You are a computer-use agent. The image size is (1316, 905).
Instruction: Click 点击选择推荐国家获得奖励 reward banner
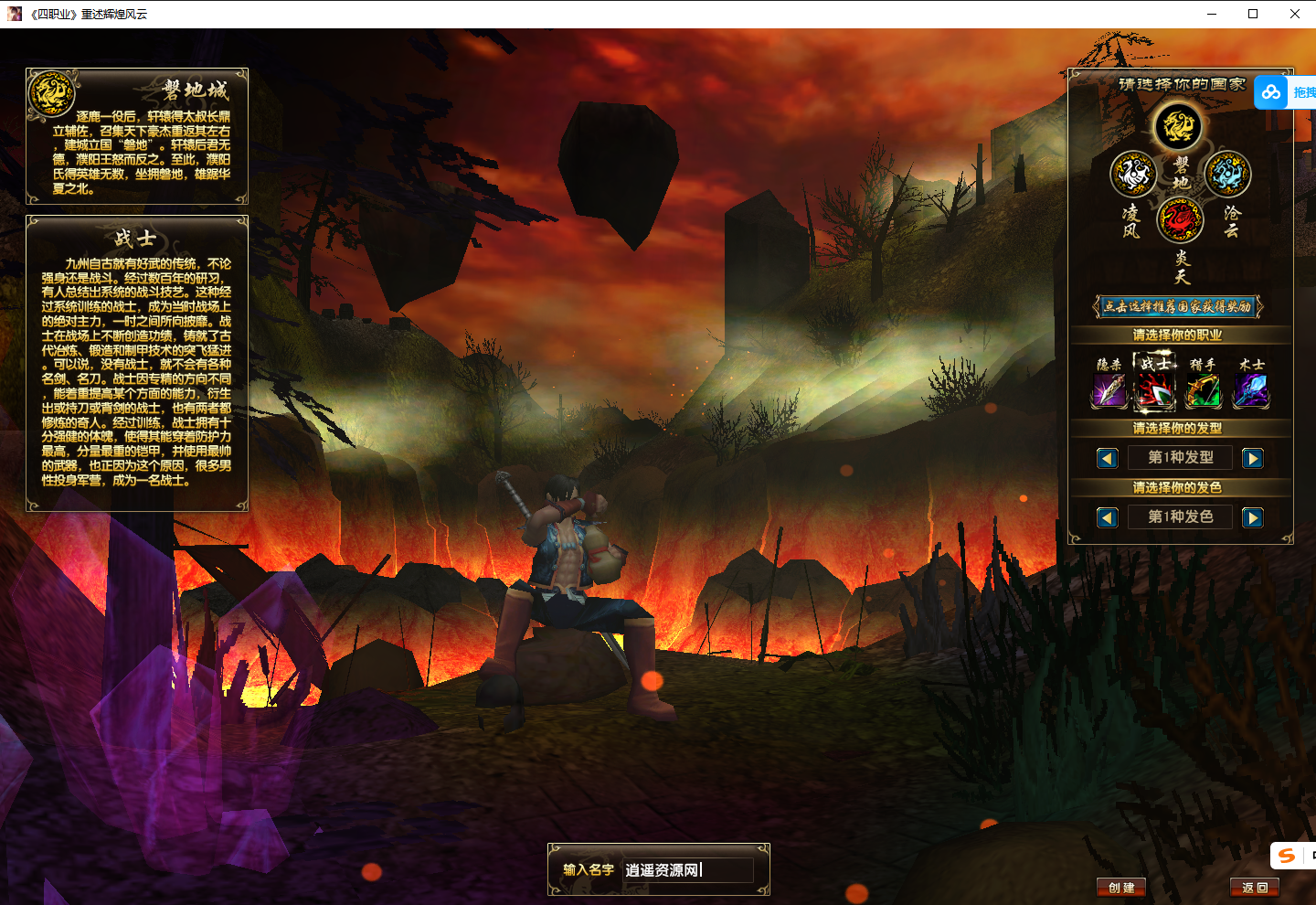point(1176,306)
